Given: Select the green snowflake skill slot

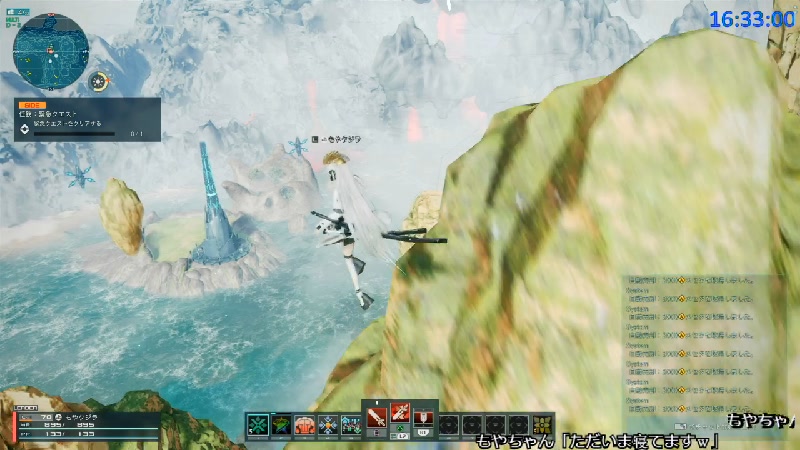Looking at the screenshot, I should coord(258,424).
